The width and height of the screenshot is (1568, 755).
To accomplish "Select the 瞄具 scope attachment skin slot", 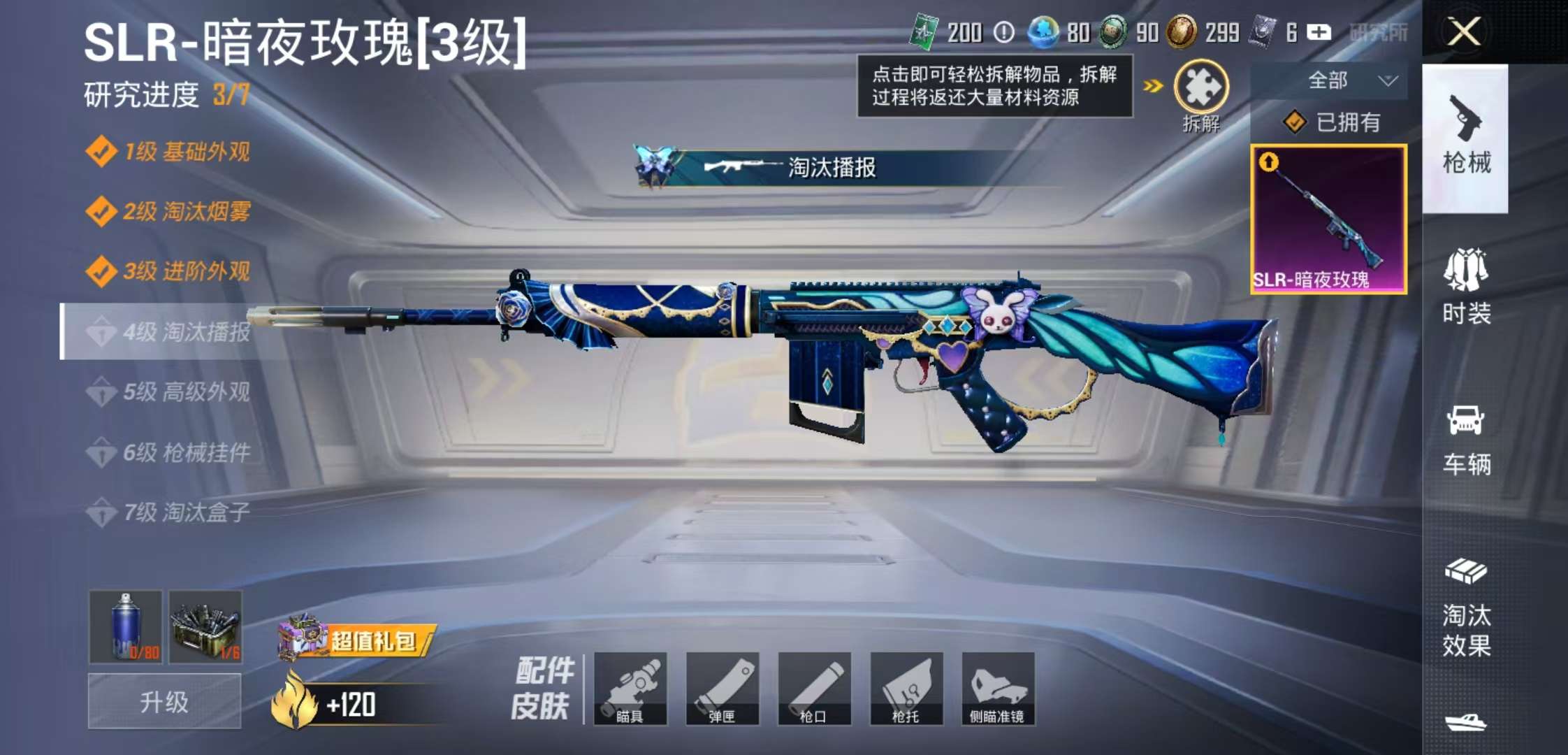I will point(630,689).
